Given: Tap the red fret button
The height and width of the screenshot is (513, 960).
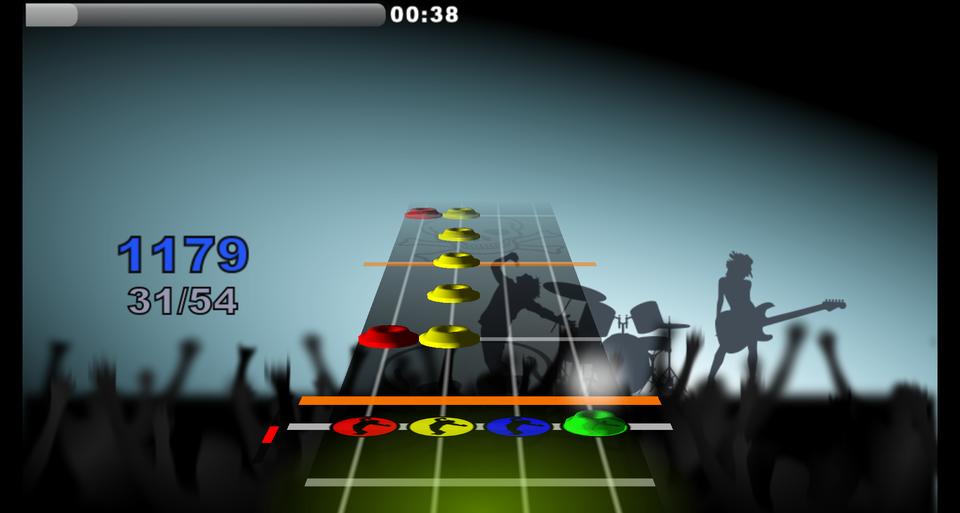Looking at the screenshot, I should 365,427.
